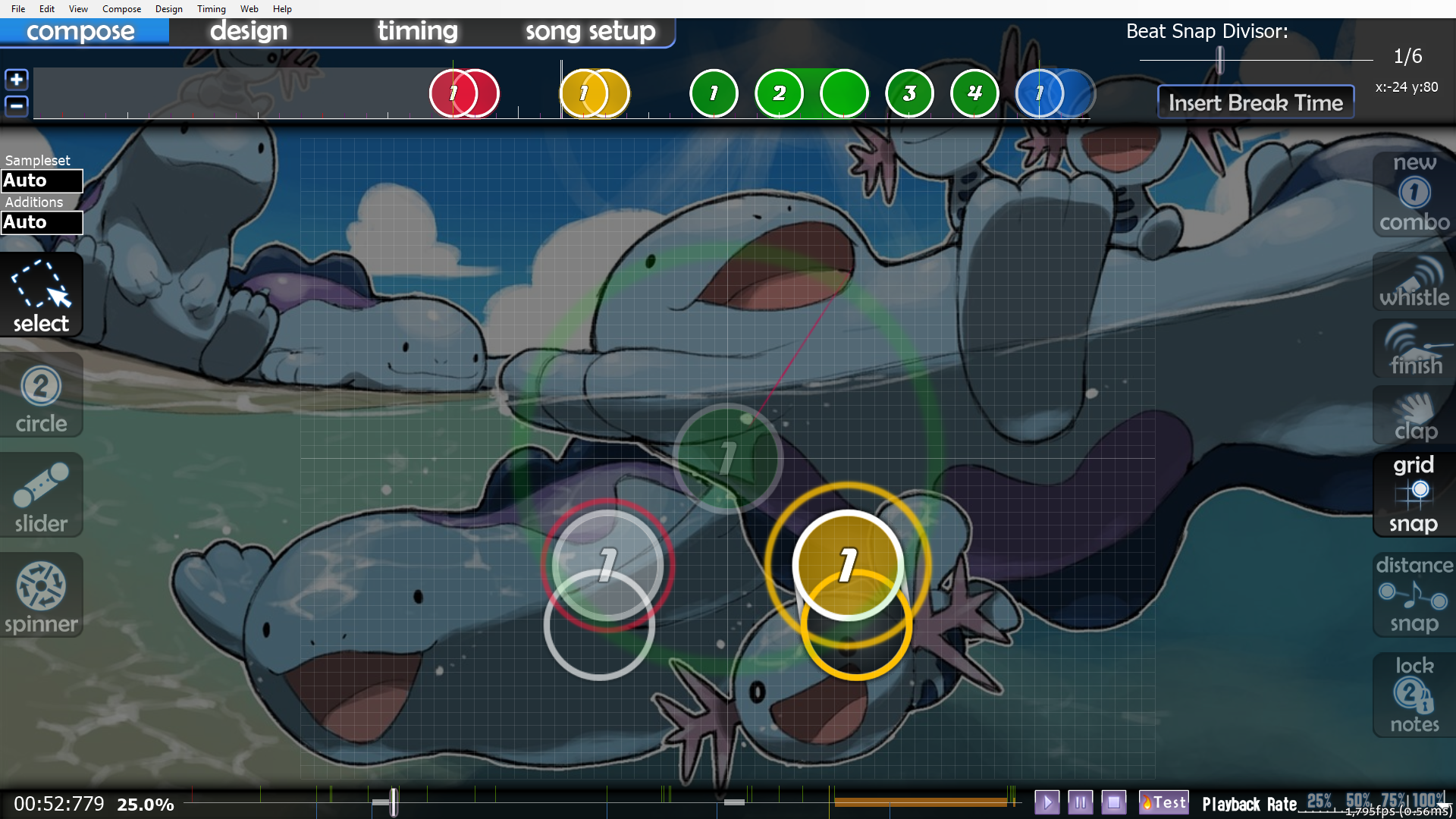The height and width of the screenshot is (819, 1456).
Task: Open the File menu
Action: (x=18, y=9)
